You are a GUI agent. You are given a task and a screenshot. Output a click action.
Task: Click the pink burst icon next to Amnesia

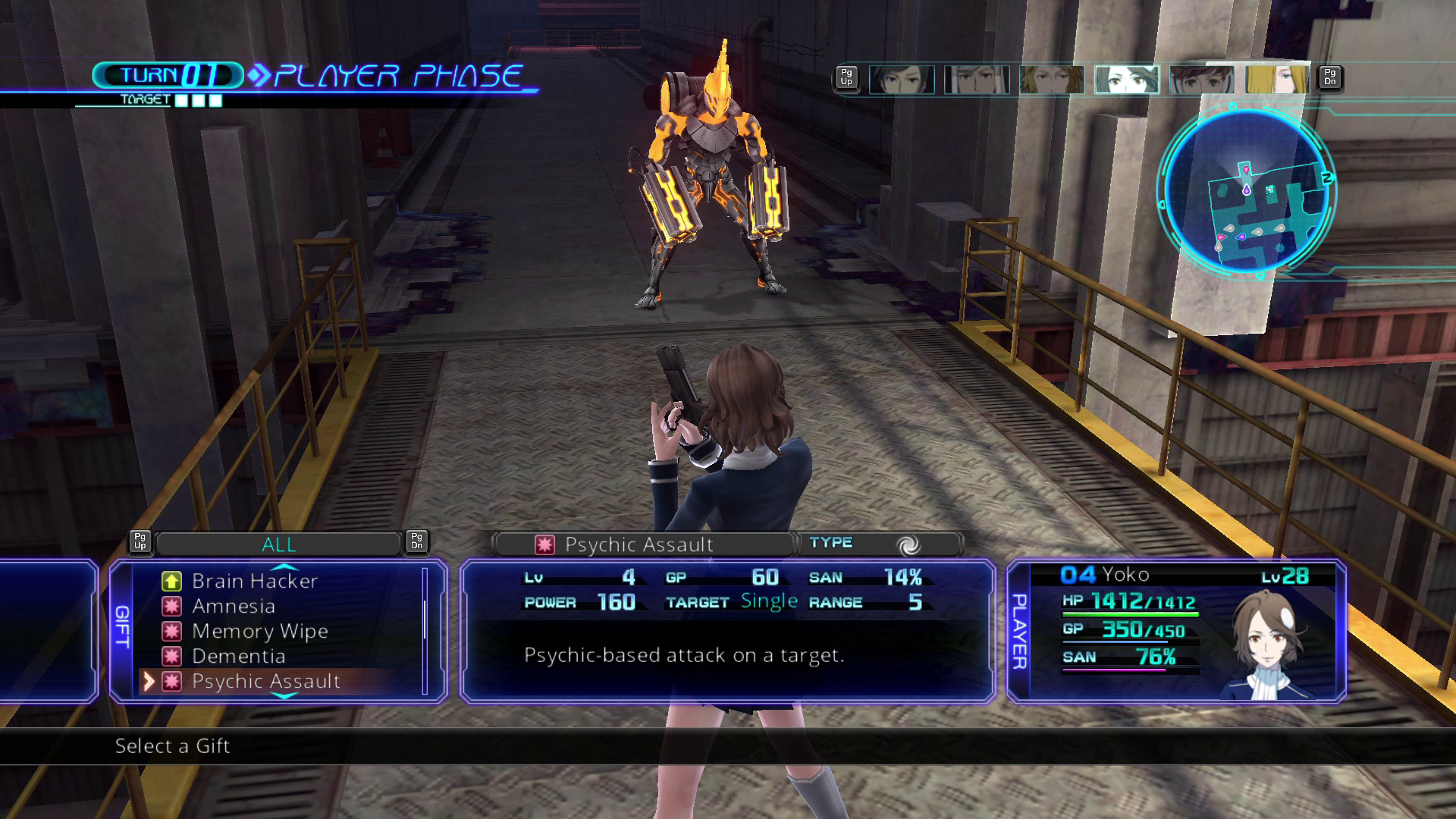click(173, 606)
